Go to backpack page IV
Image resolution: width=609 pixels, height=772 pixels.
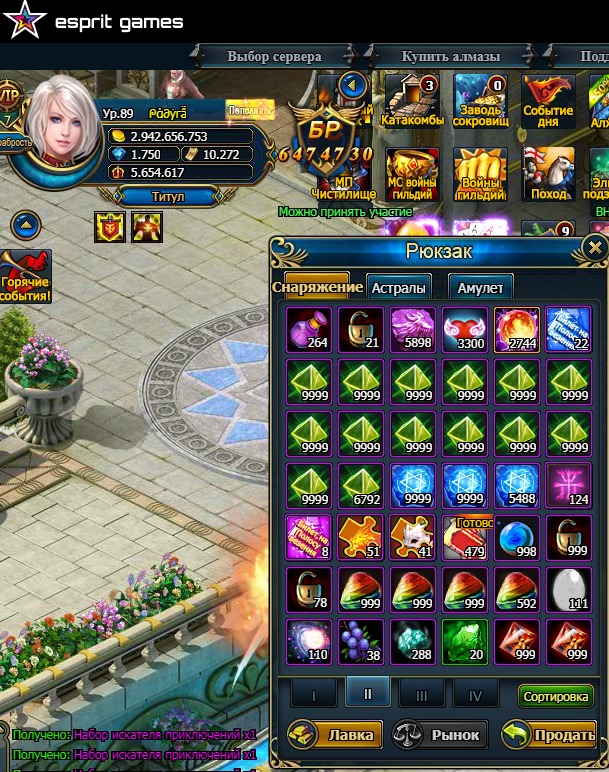[475, 693]
